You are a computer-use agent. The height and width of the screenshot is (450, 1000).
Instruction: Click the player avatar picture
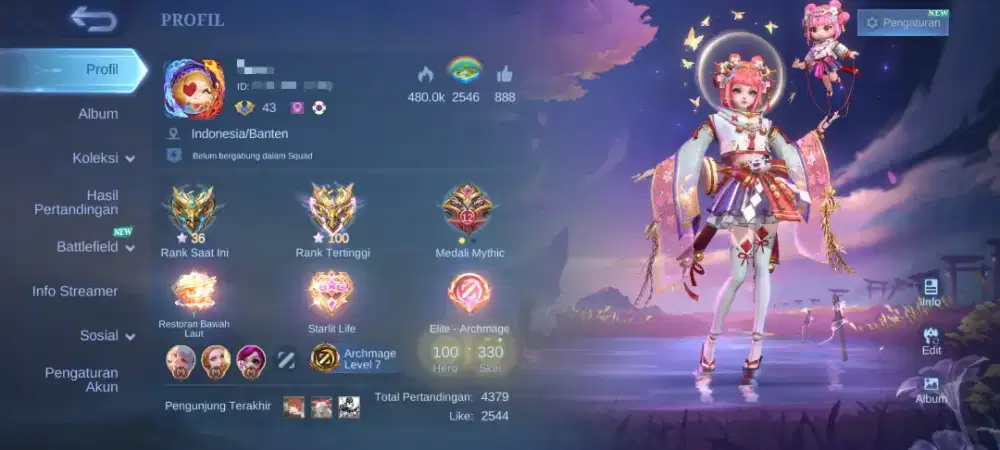194,90
